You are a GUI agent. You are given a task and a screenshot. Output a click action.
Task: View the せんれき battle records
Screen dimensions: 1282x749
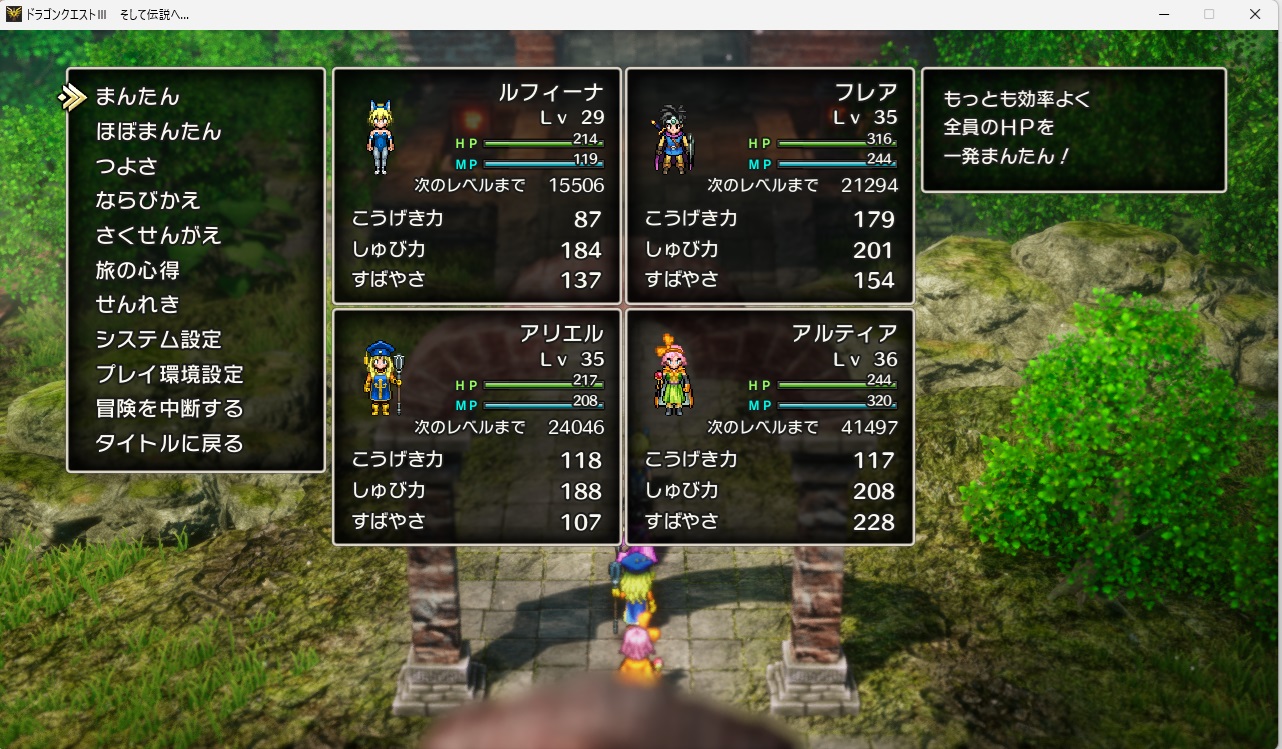[137, 304]
